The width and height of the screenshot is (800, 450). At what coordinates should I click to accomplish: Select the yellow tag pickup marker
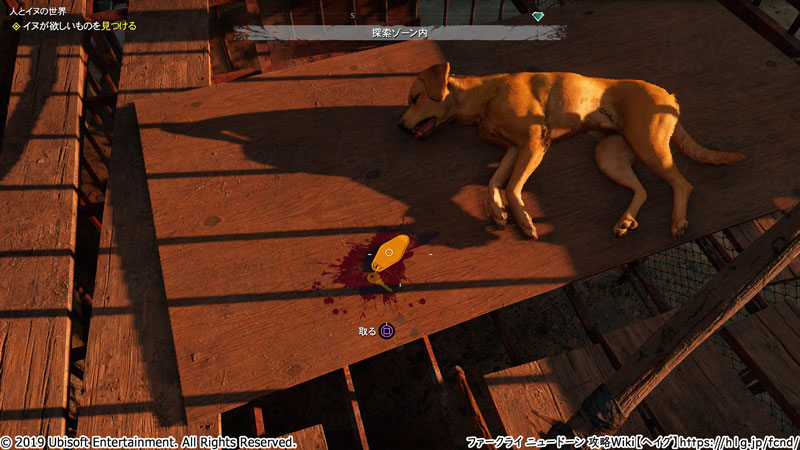(x=390, y=253)
